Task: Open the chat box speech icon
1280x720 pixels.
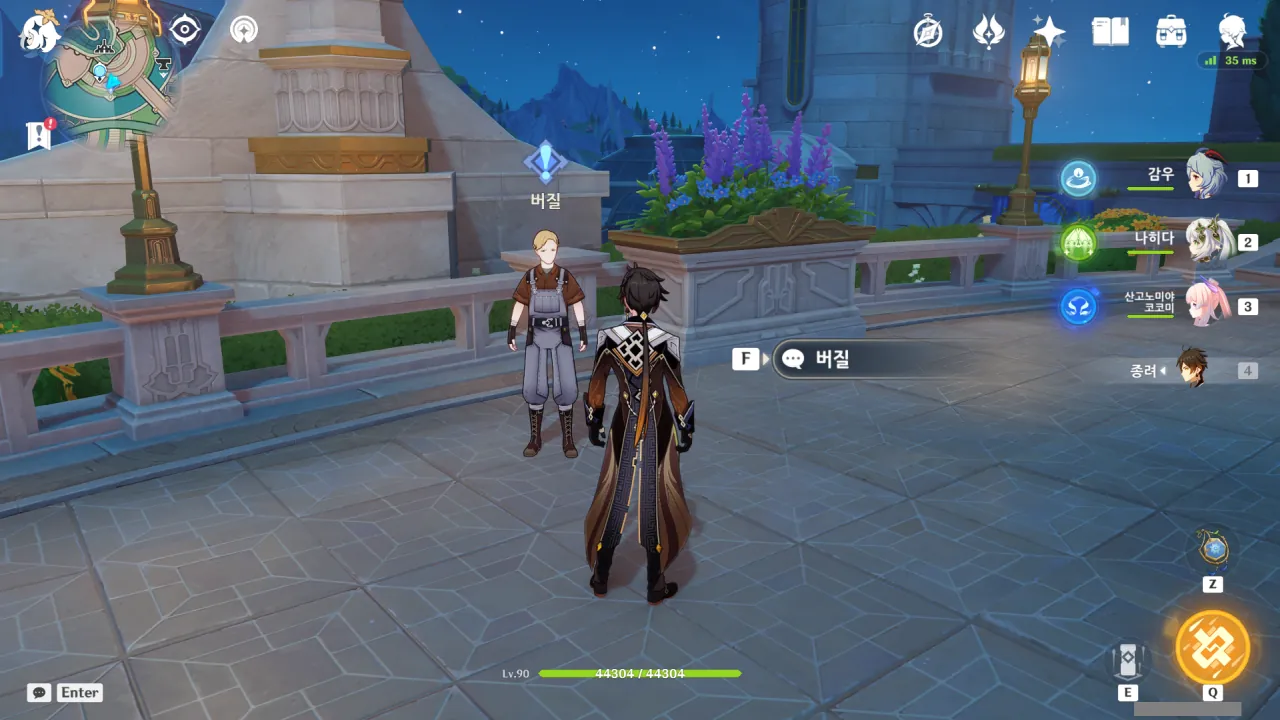Action: click(x=39, y=692)
